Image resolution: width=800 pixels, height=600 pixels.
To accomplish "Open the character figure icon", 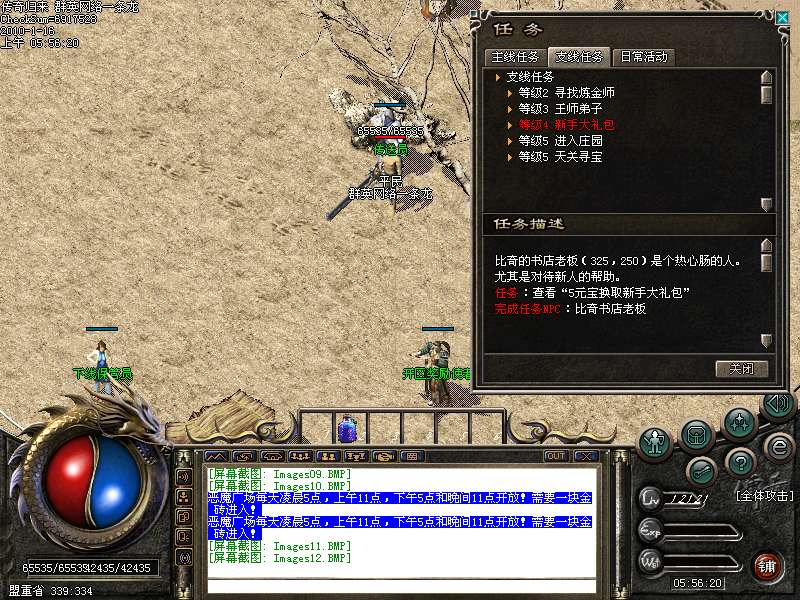I will click(656, 440).
